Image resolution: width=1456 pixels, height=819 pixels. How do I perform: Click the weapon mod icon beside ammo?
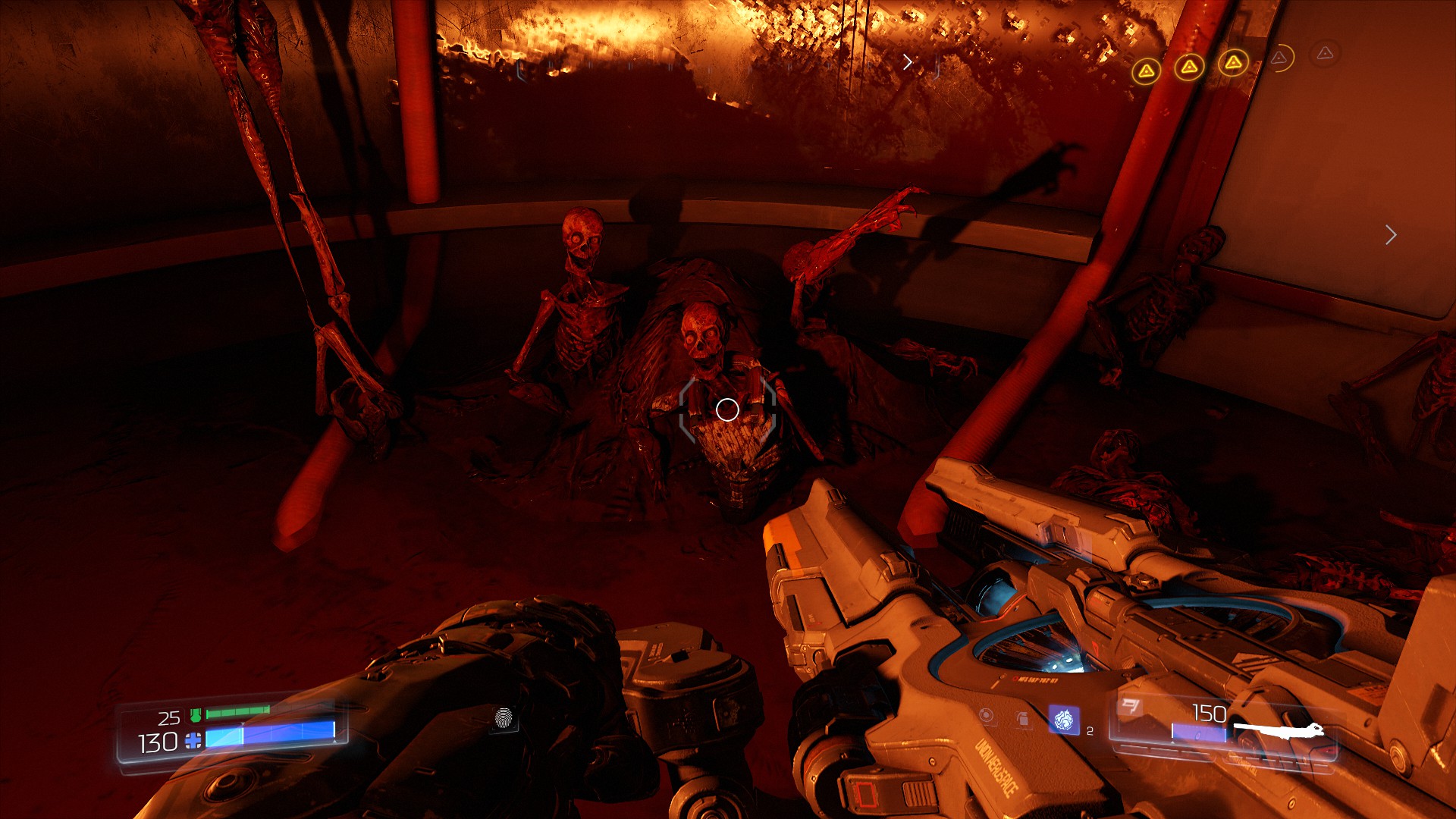[x=1130, y=708]
